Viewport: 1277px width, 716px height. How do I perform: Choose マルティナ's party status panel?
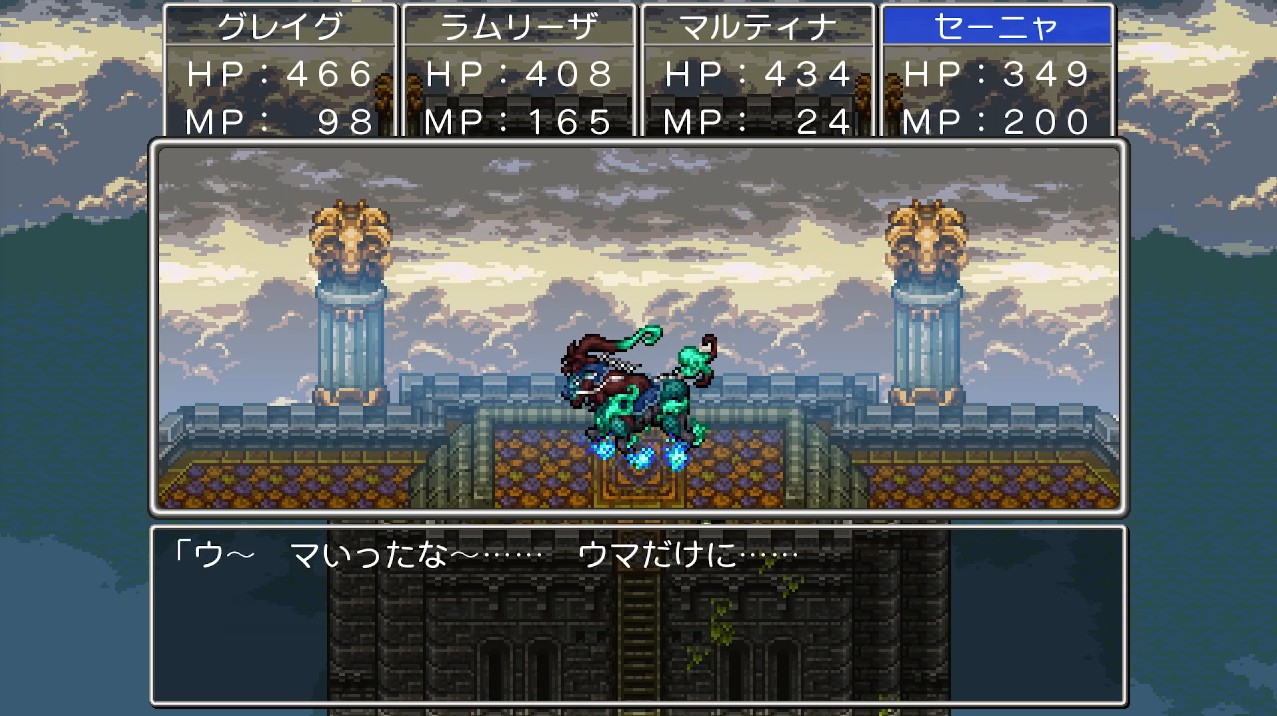pos(757,72)
